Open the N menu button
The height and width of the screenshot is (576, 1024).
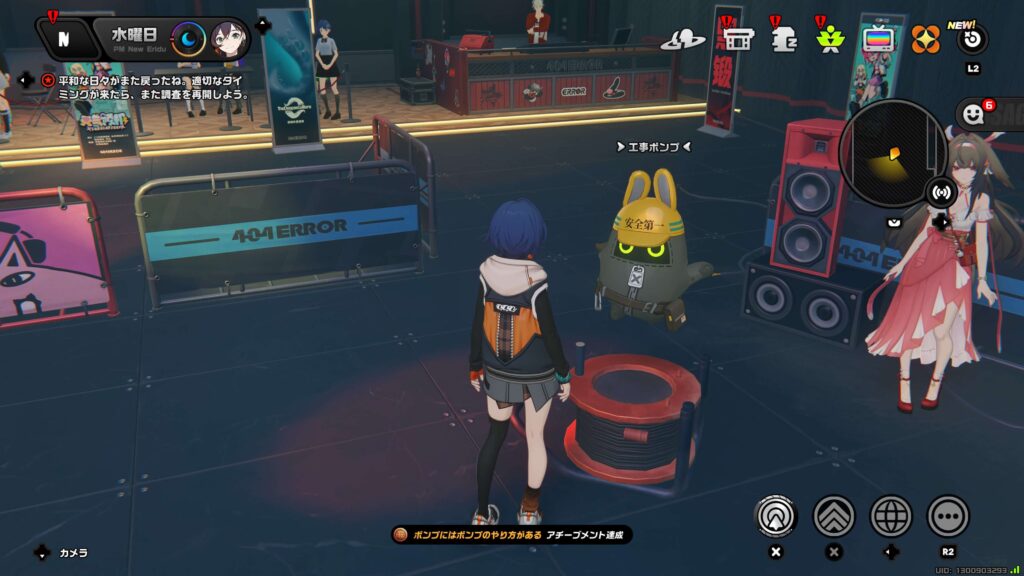[63, 39]
